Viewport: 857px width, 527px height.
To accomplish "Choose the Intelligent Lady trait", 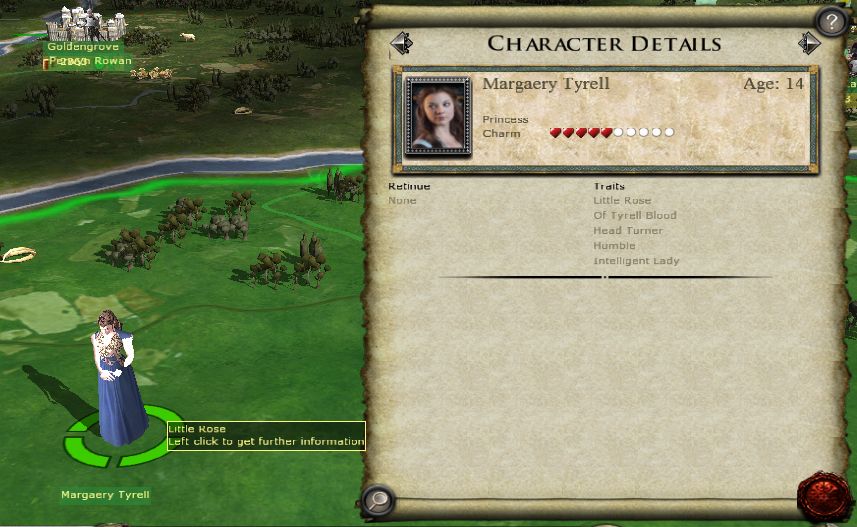I will [636, 261].
